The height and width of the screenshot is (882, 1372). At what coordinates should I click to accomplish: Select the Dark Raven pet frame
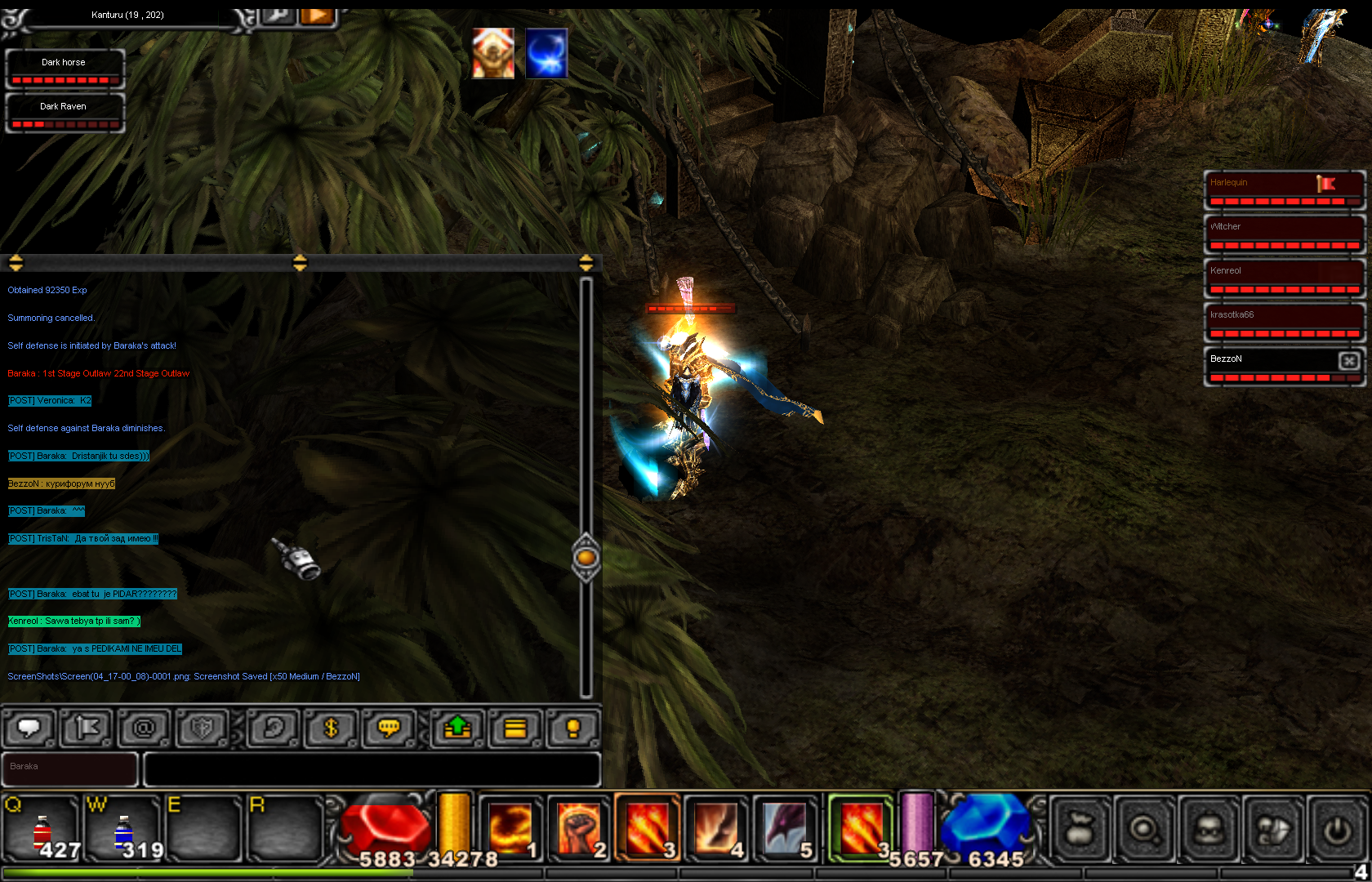coord(65,112)
